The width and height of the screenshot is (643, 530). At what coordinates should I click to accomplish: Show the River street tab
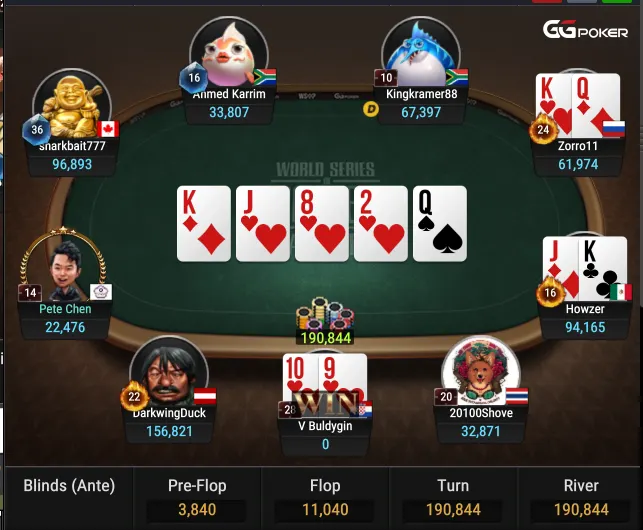(x=580, y=497)
